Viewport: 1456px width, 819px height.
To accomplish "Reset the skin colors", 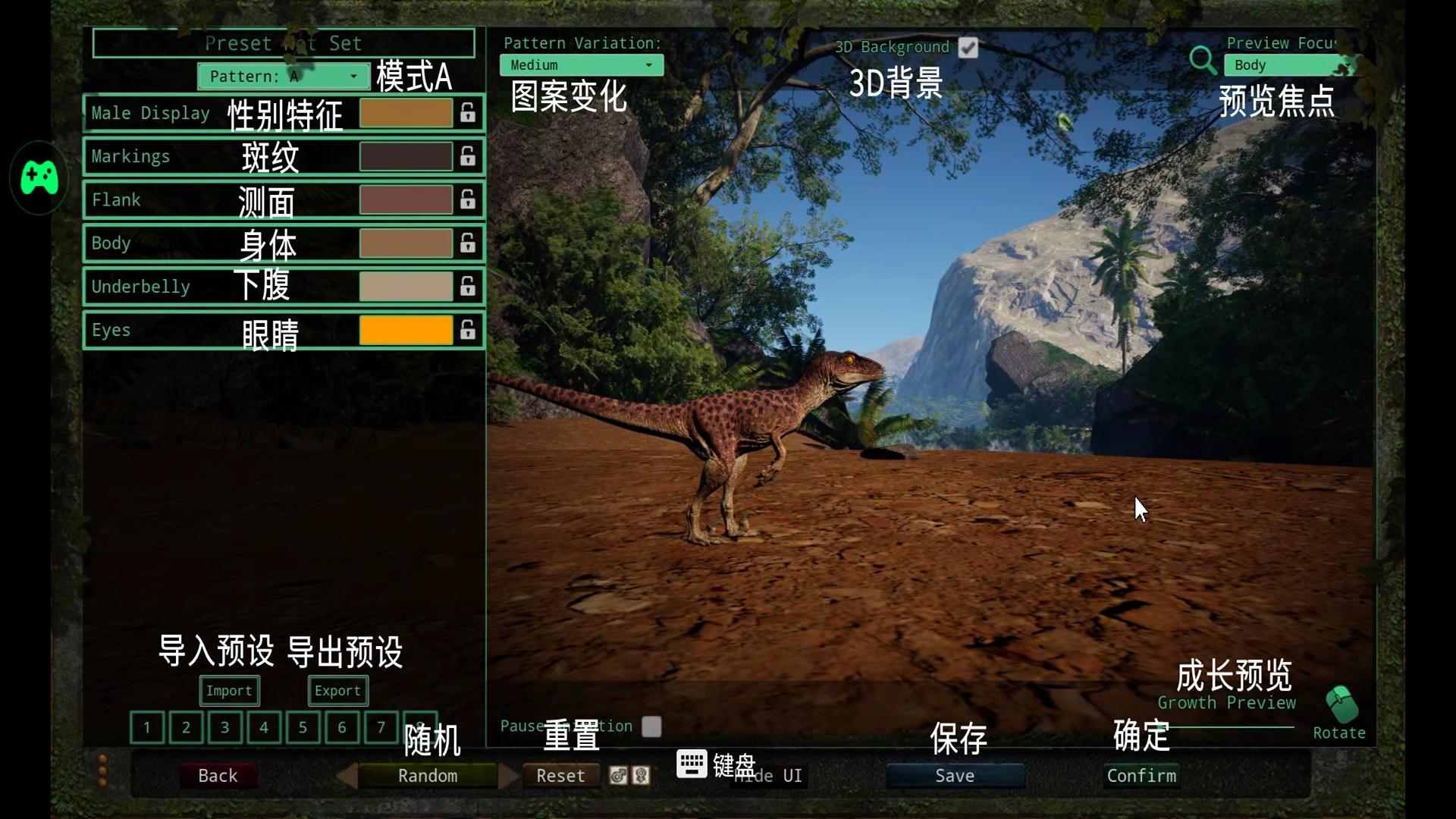I will [x=560, y=776].
